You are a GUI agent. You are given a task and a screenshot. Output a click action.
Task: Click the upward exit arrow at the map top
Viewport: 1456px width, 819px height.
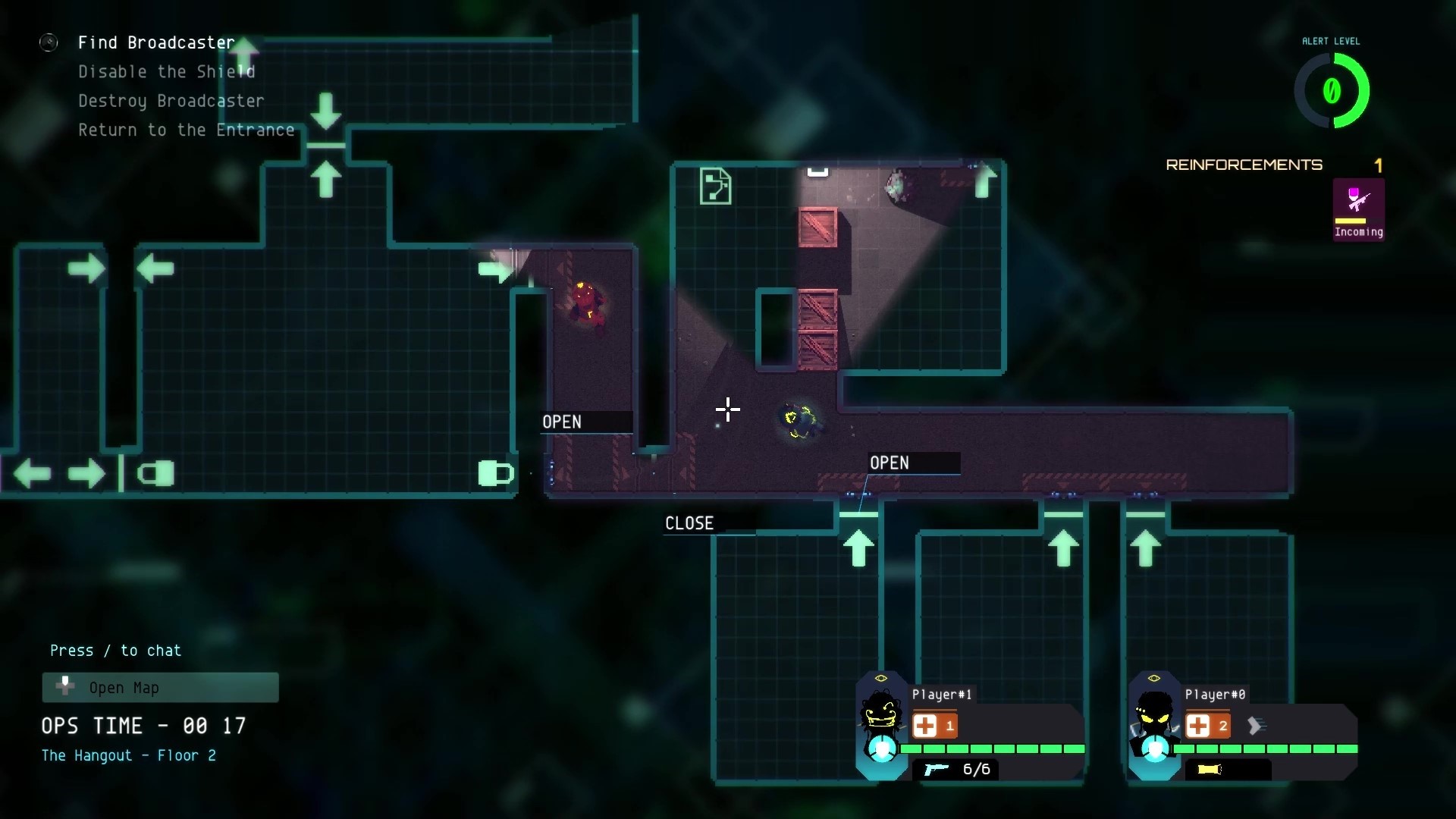coord(244,53)
